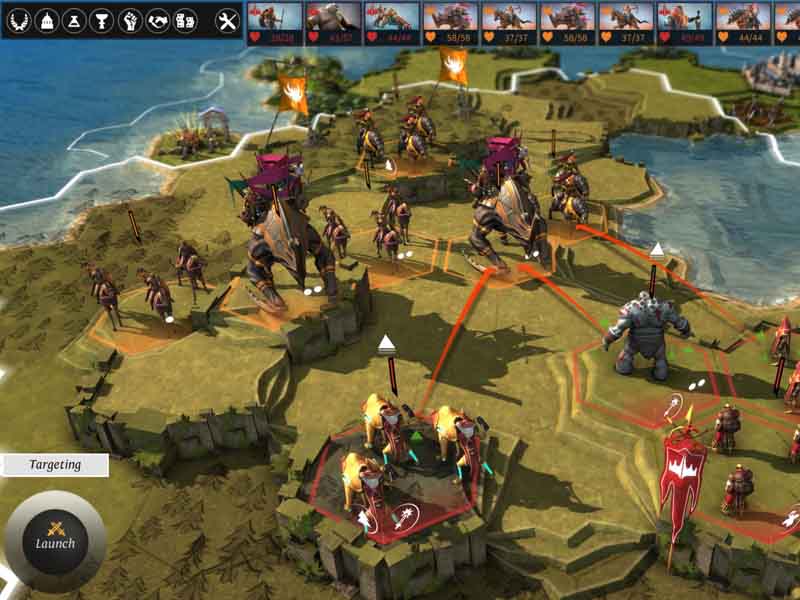The height and width of the screenshot is (600, 800).
Task: Open the city dome screen
Action: (45, 20)
